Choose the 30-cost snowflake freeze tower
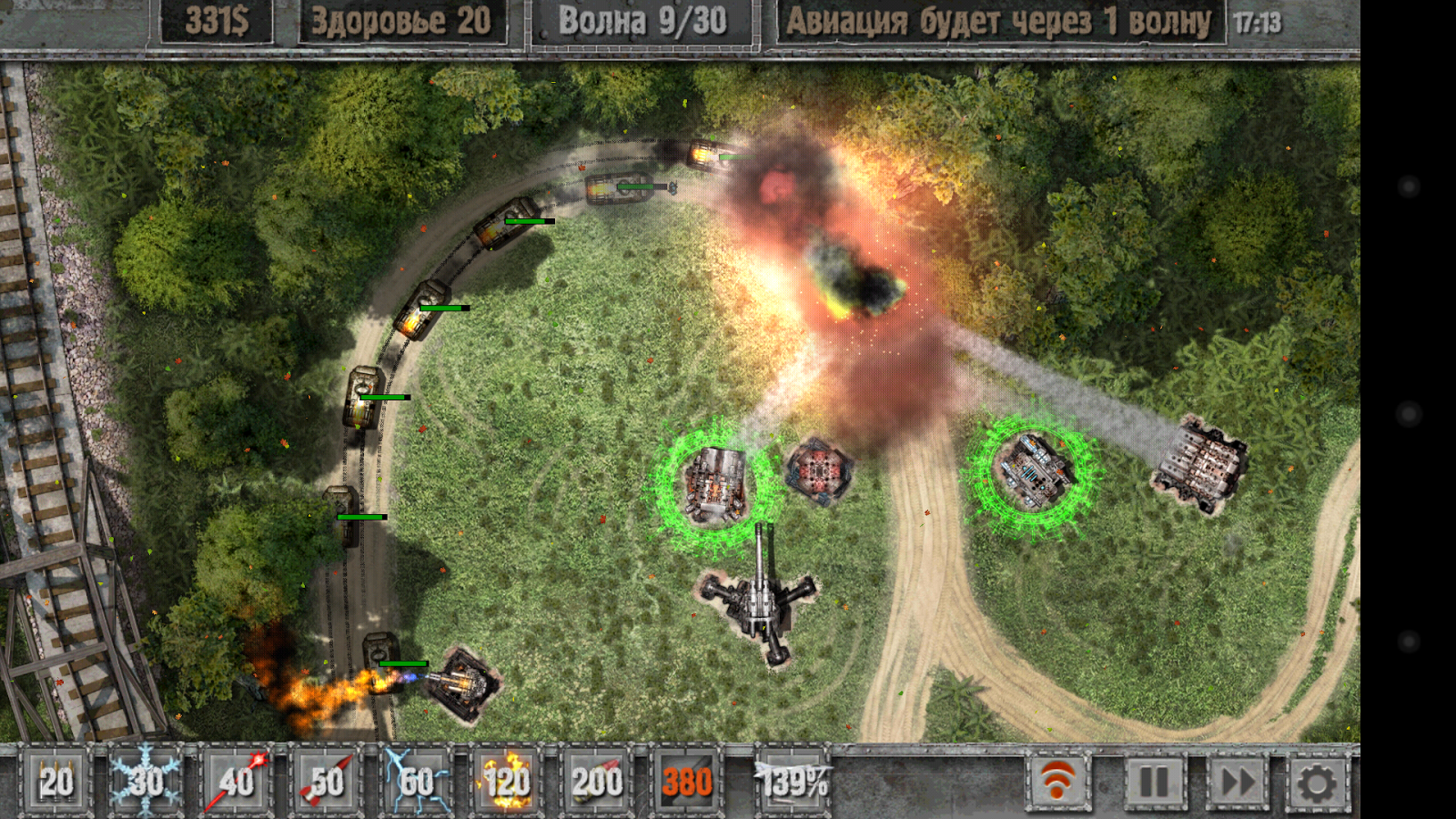The width and height of the screenshot is (1456, 819). tap(146, 781)
